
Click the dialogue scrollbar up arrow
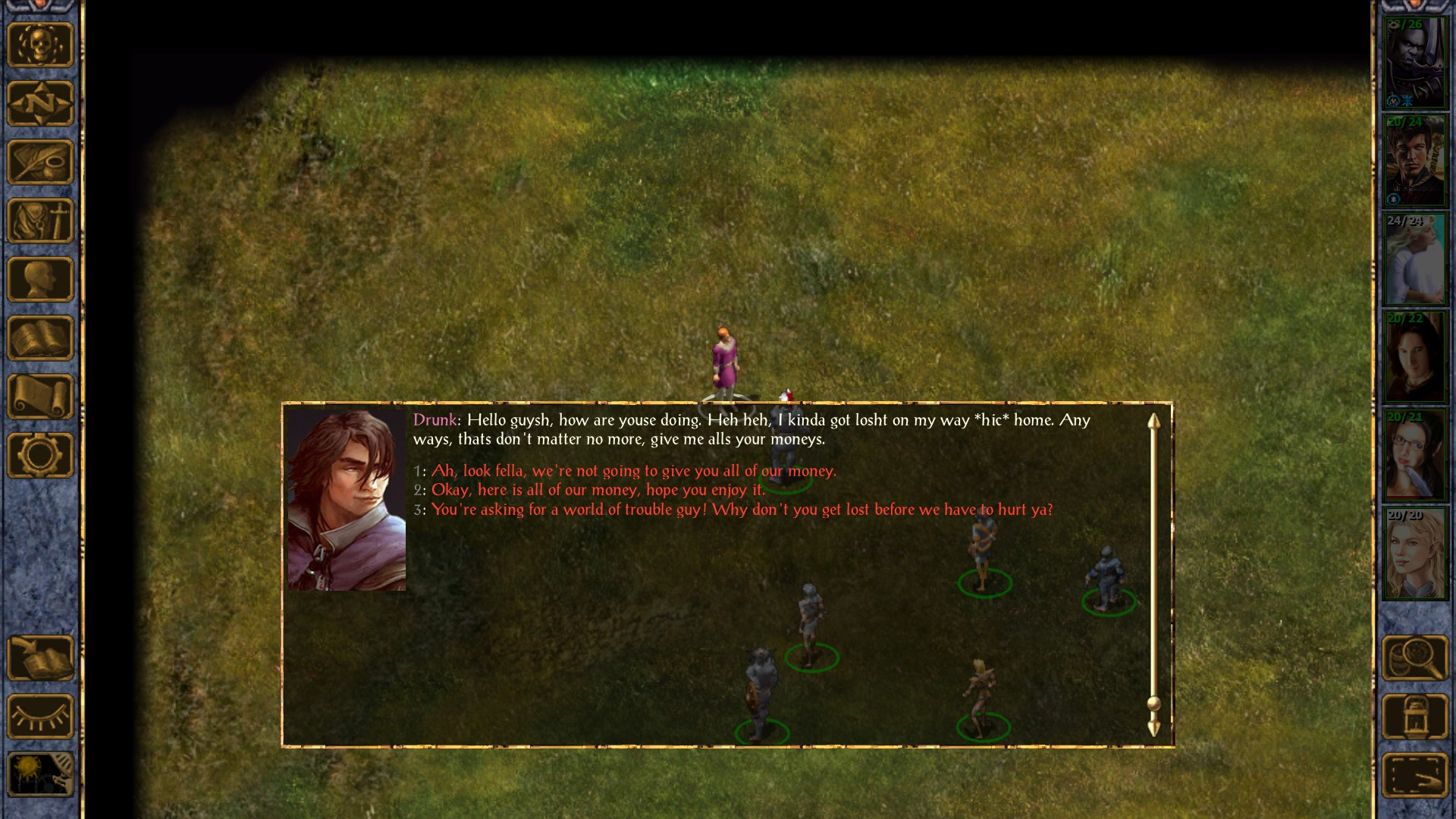click(1153, 422)
